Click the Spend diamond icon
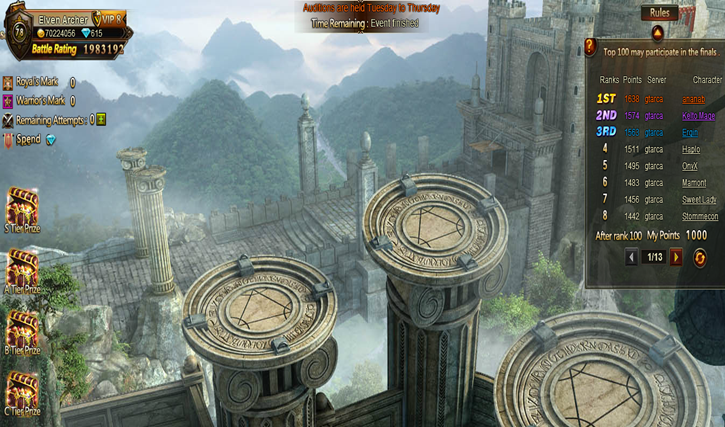 51,140
